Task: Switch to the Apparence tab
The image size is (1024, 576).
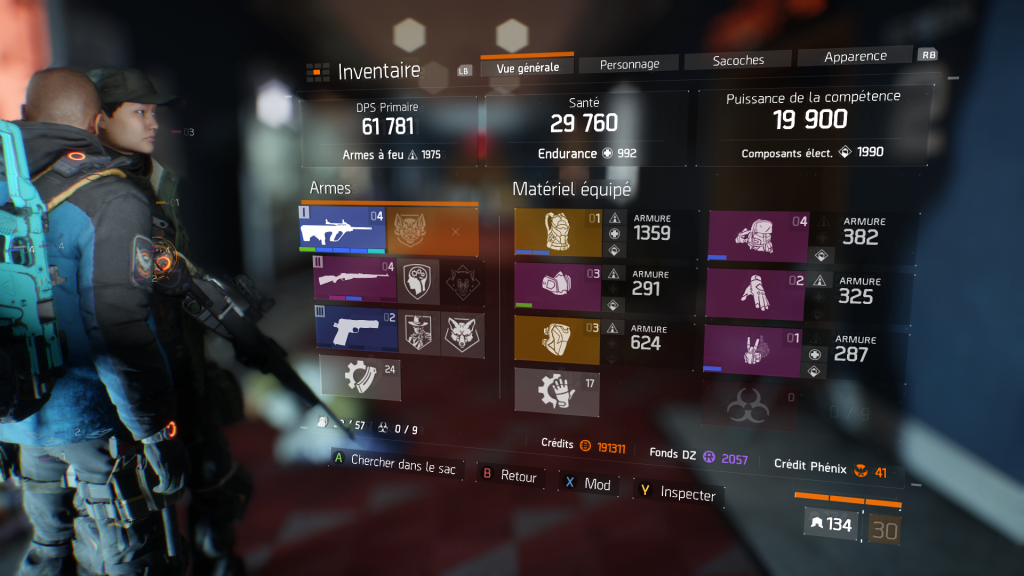Action: [x=854, y=57]
